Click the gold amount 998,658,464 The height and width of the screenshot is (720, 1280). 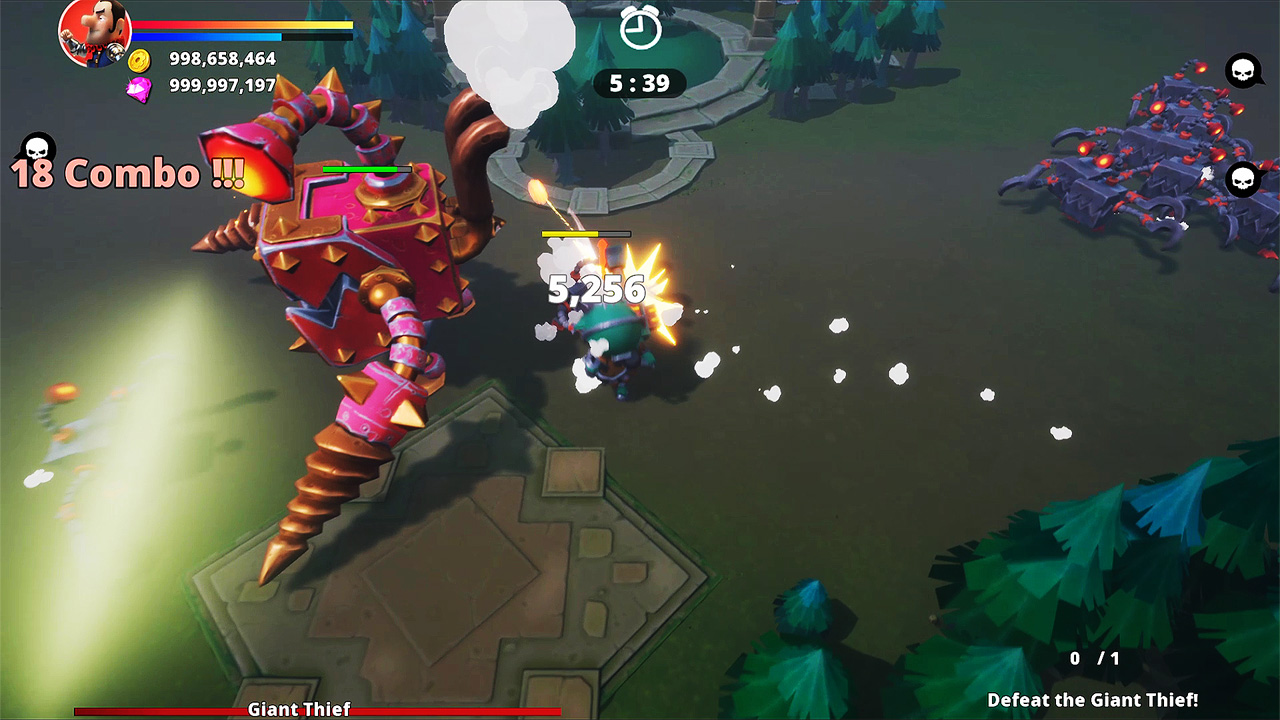(x=224, y=60)
